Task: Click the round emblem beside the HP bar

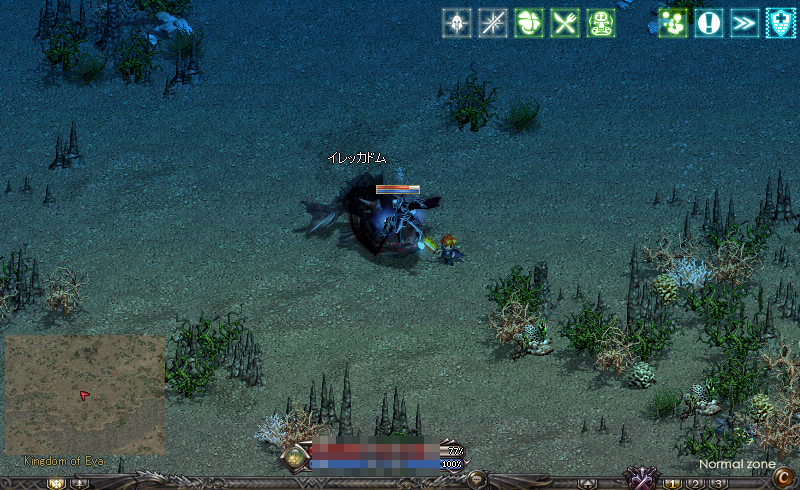Action: [295, 458]
